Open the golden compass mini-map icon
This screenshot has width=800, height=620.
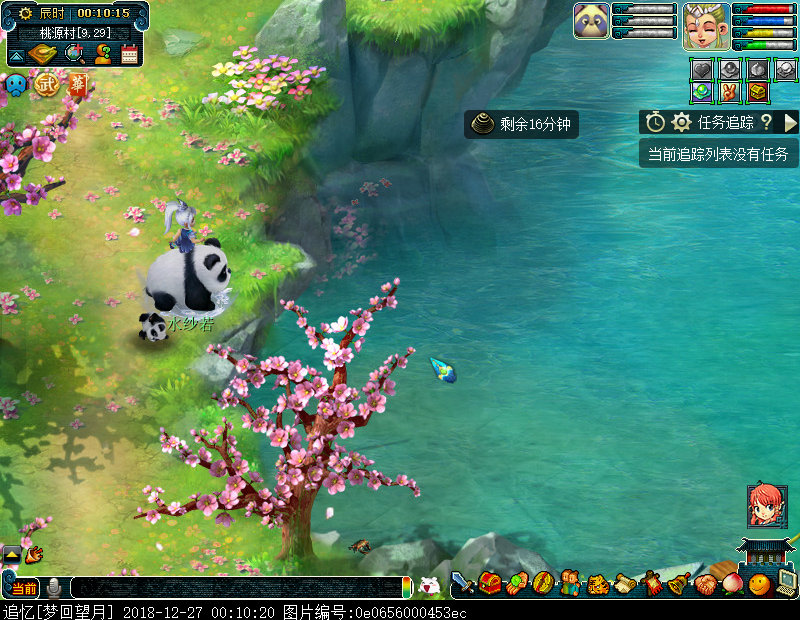[x=44, y=54]
